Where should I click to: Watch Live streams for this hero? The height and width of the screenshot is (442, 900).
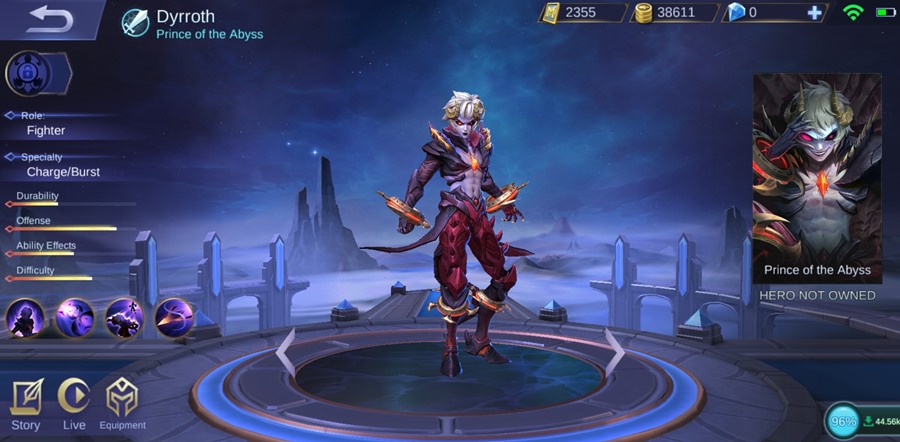point(74,403)
